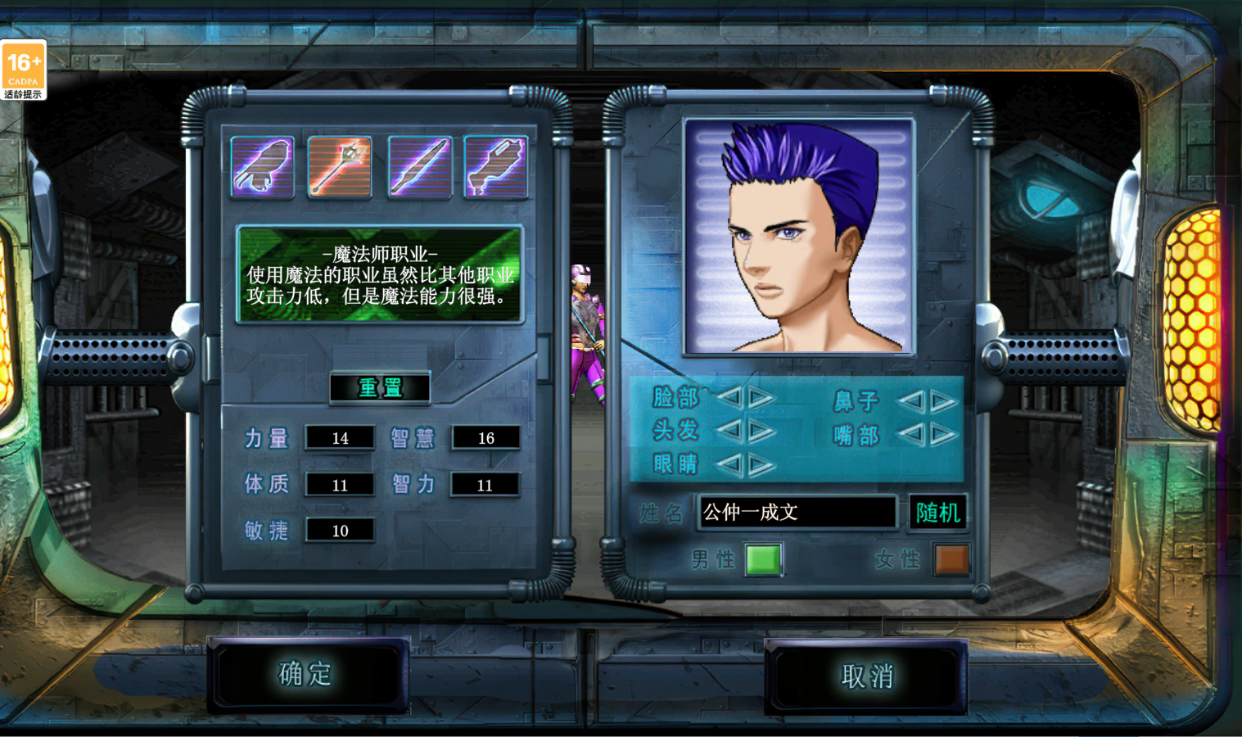Confirm character with the 确定 button
This screenshot has height=737, width=1242.
307,675
